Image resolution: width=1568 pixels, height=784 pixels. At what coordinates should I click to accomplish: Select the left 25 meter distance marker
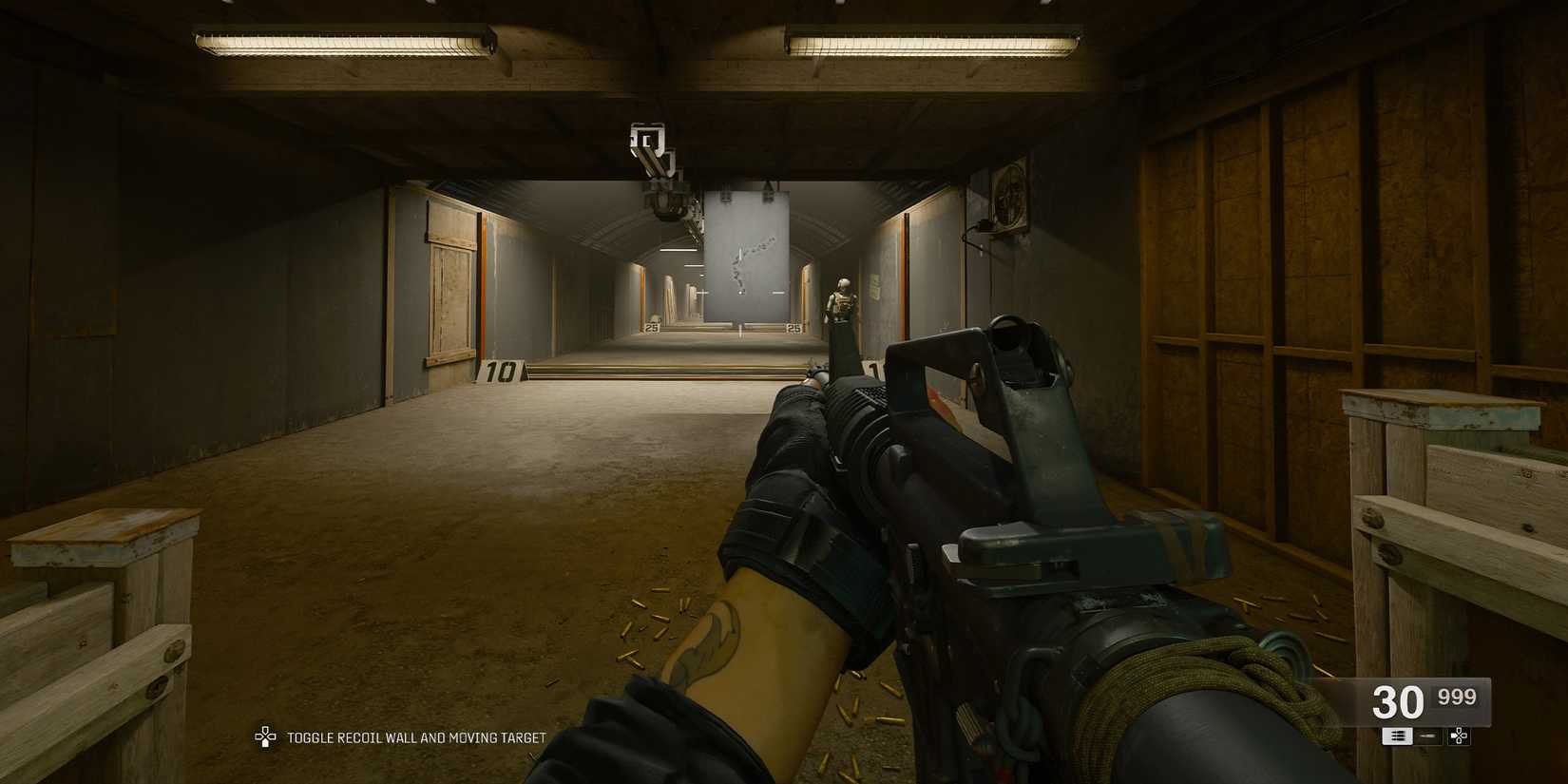tap(651, 328)
